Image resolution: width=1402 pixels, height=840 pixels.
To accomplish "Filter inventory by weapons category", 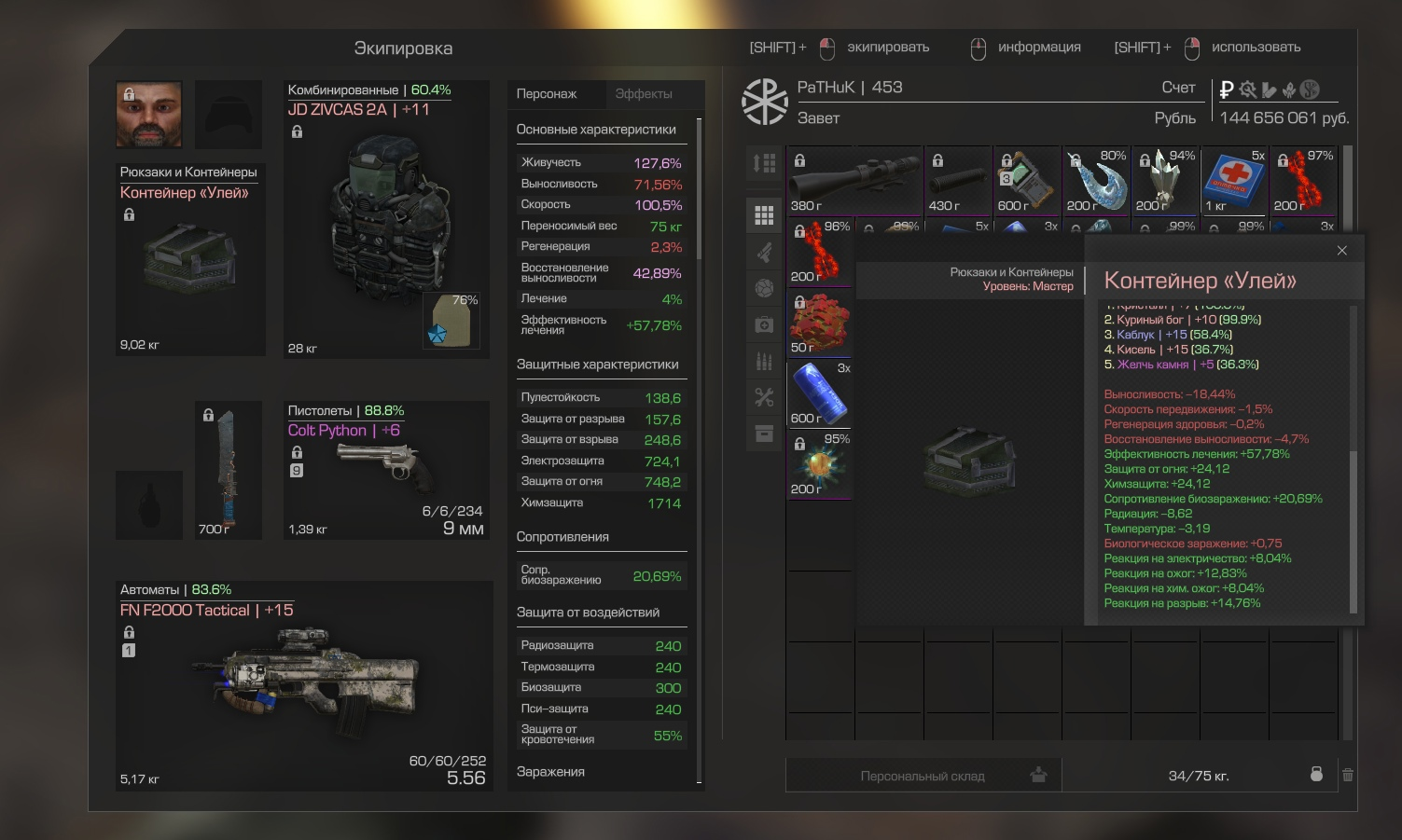I will click(764, 252).
